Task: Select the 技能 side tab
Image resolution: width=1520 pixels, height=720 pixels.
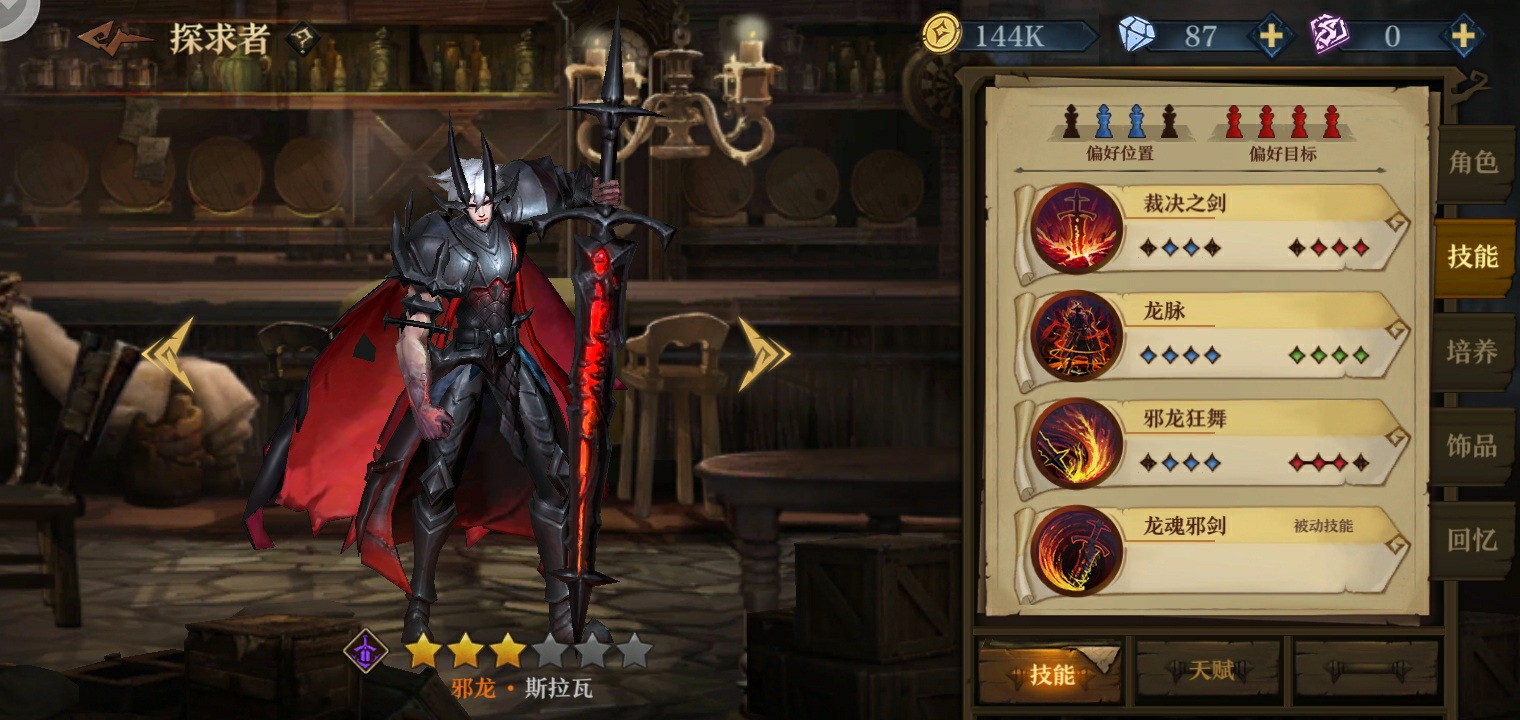Action: pos(1473,257)
